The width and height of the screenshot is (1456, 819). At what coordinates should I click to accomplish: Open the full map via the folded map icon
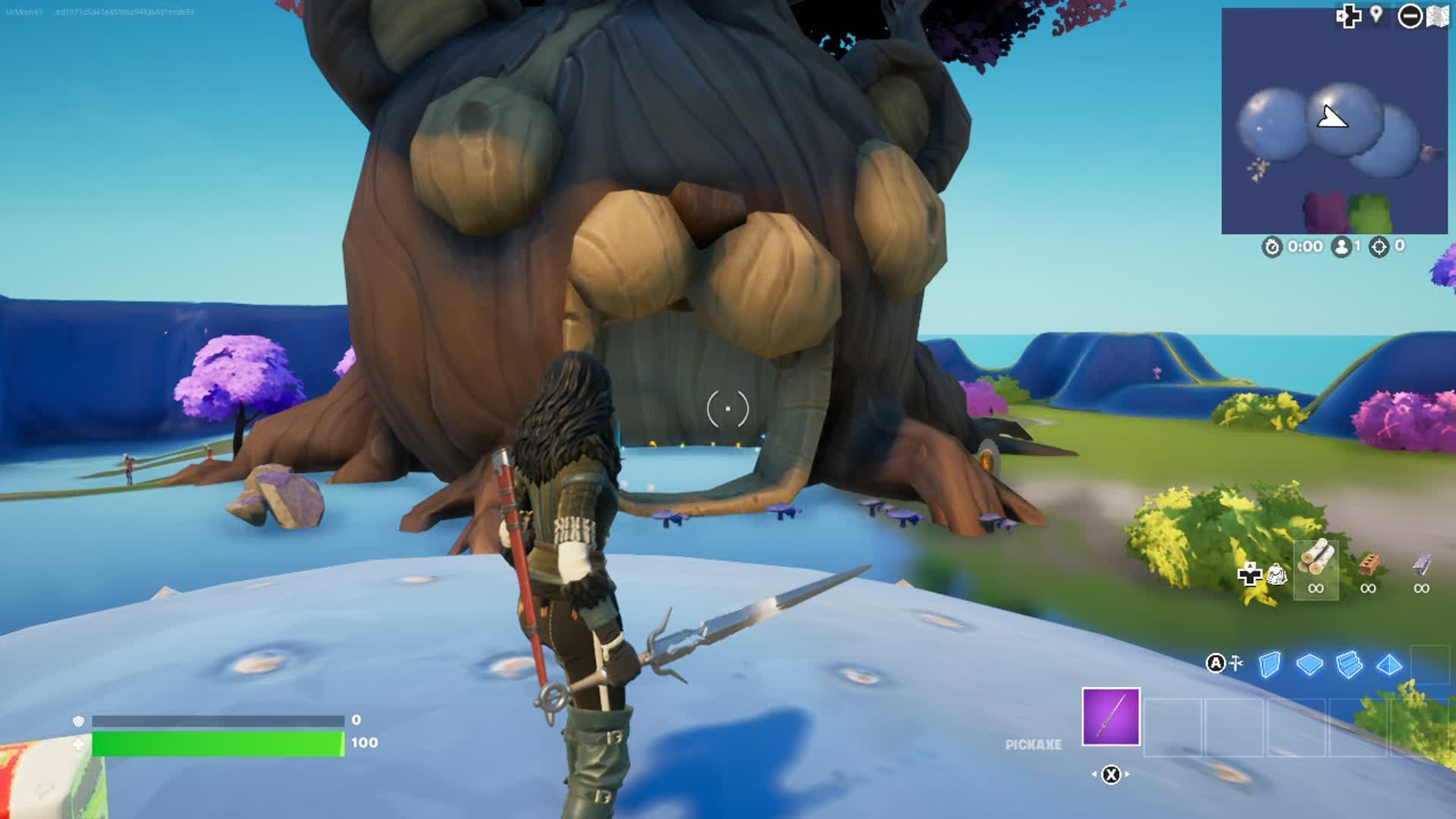click(1438, 16)
